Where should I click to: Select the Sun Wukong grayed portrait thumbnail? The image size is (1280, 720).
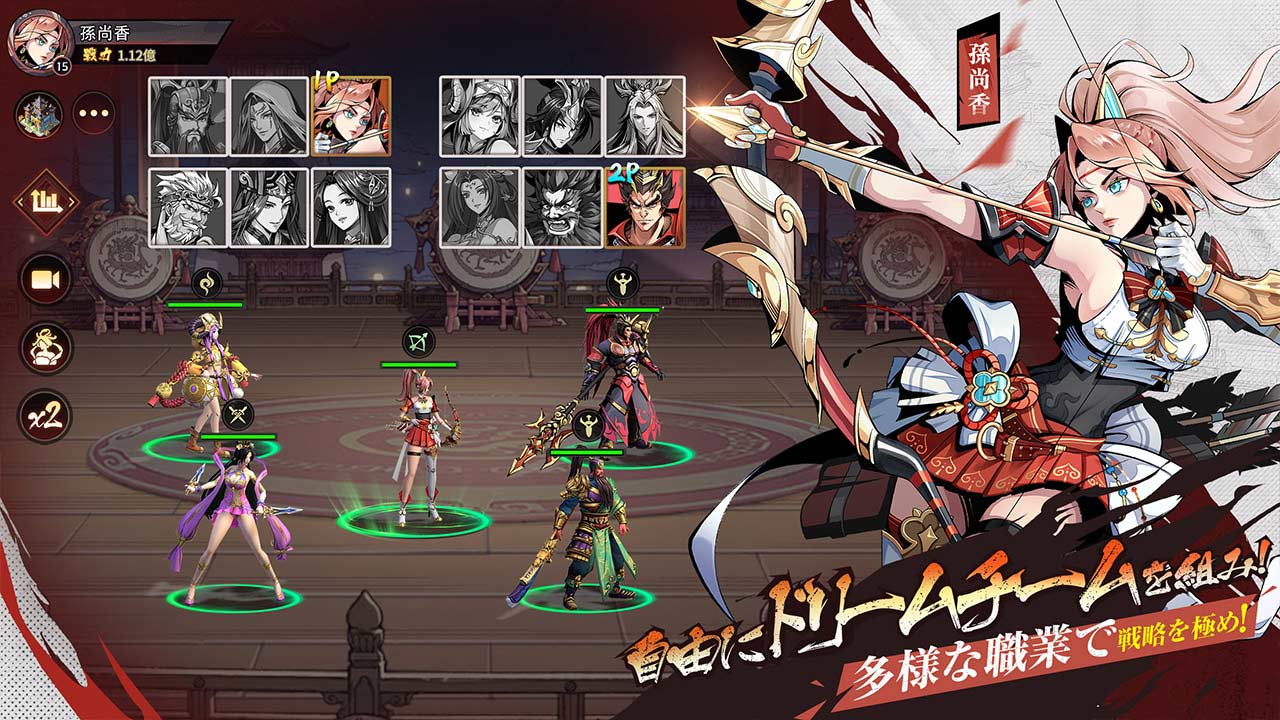(x=189, y=207)
